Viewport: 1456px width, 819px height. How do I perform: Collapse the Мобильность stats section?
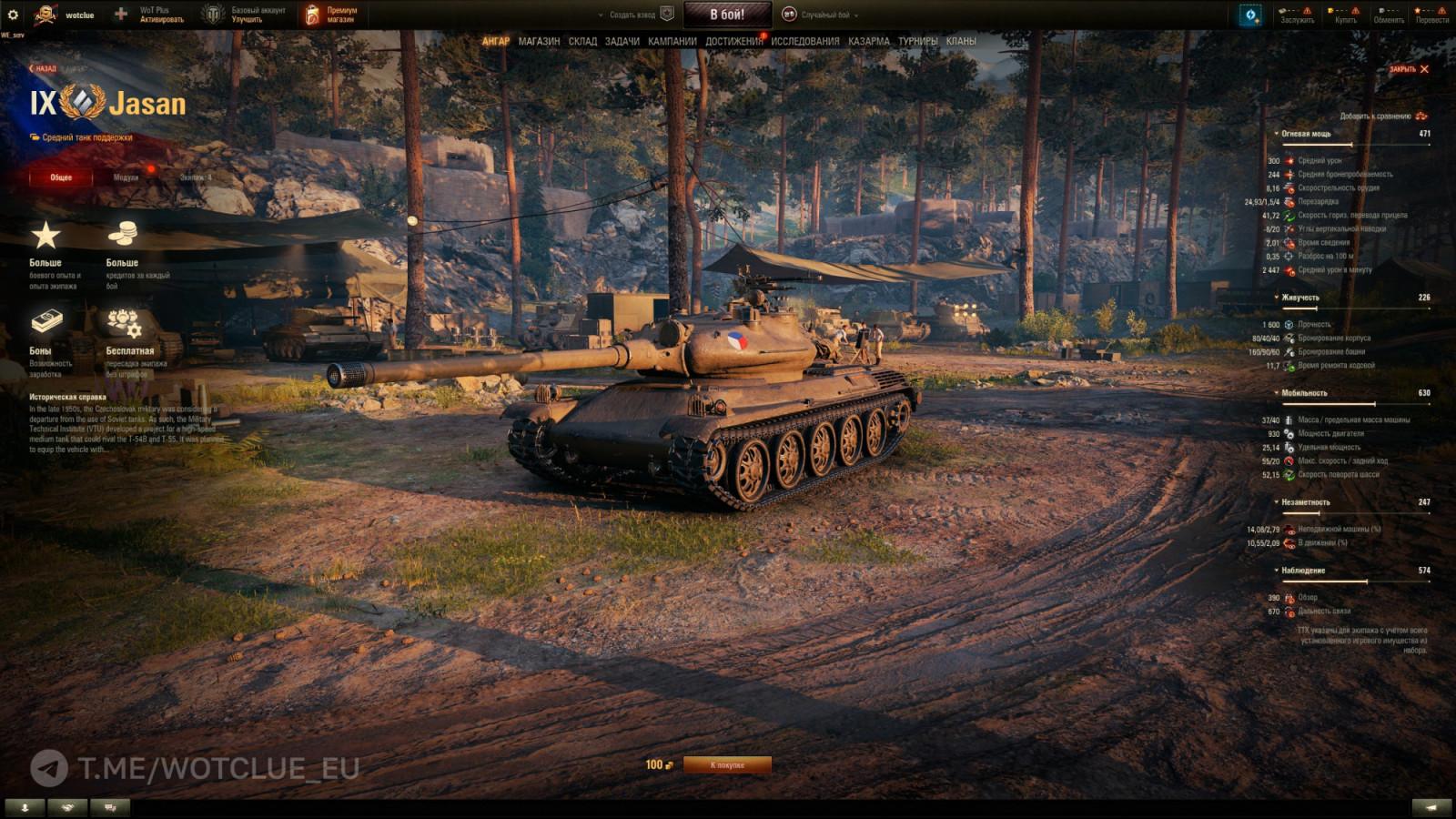coord(1277,392)
